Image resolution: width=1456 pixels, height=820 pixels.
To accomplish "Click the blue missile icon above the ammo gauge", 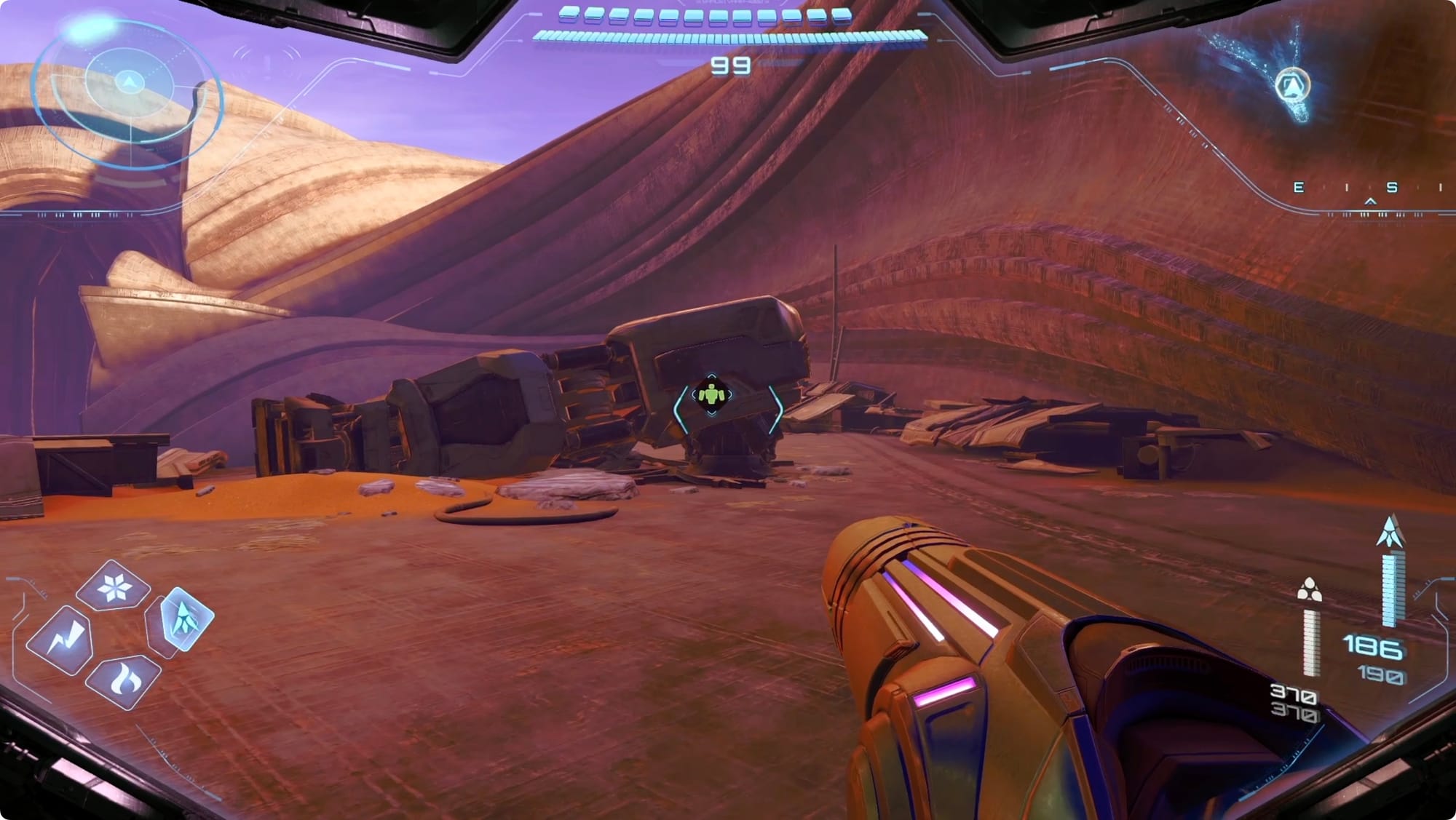I will tap(1390, 532).
